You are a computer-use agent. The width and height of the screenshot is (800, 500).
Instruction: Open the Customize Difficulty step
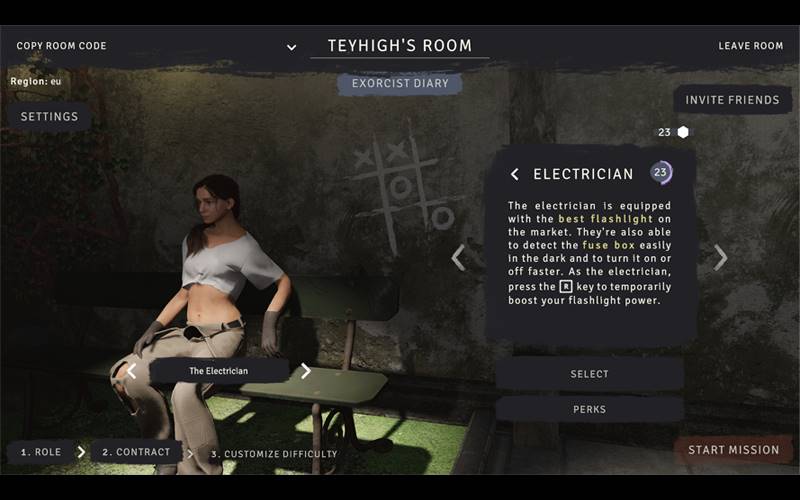tap(273, 454)
